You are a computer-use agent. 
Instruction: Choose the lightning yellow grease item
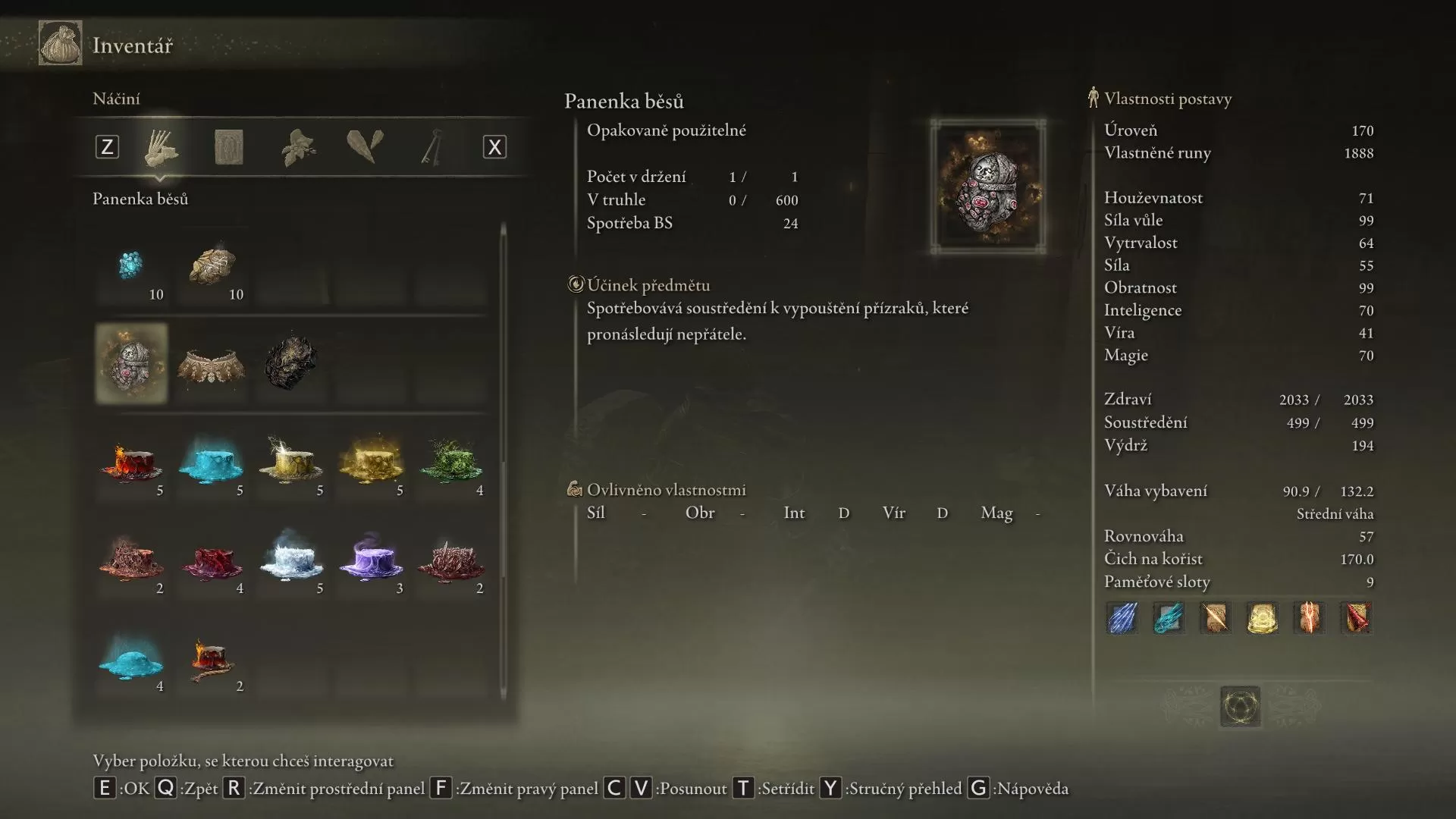point(290,461)
